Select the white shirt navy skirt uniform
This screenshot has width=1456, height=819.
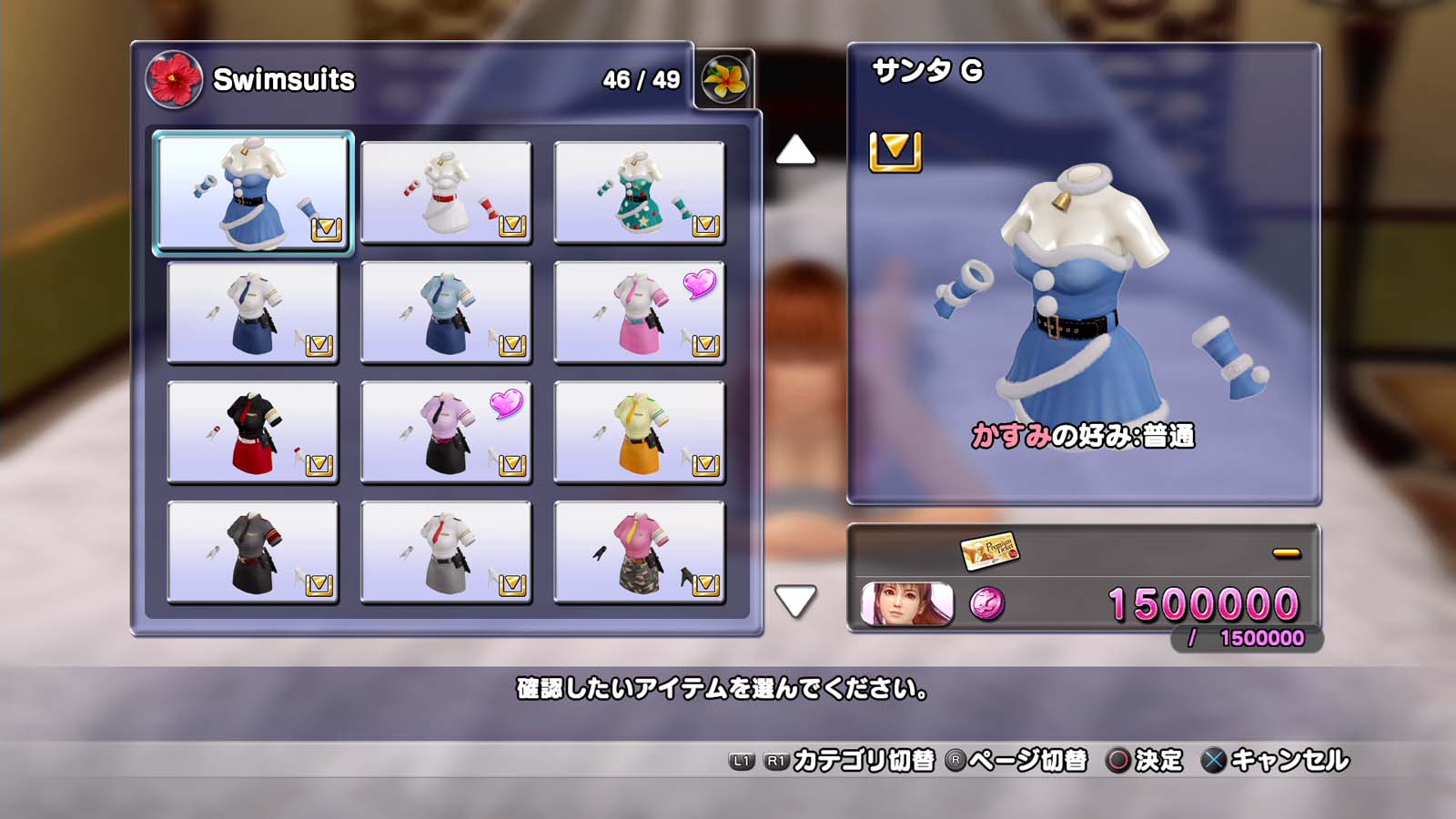pos(253,312)
